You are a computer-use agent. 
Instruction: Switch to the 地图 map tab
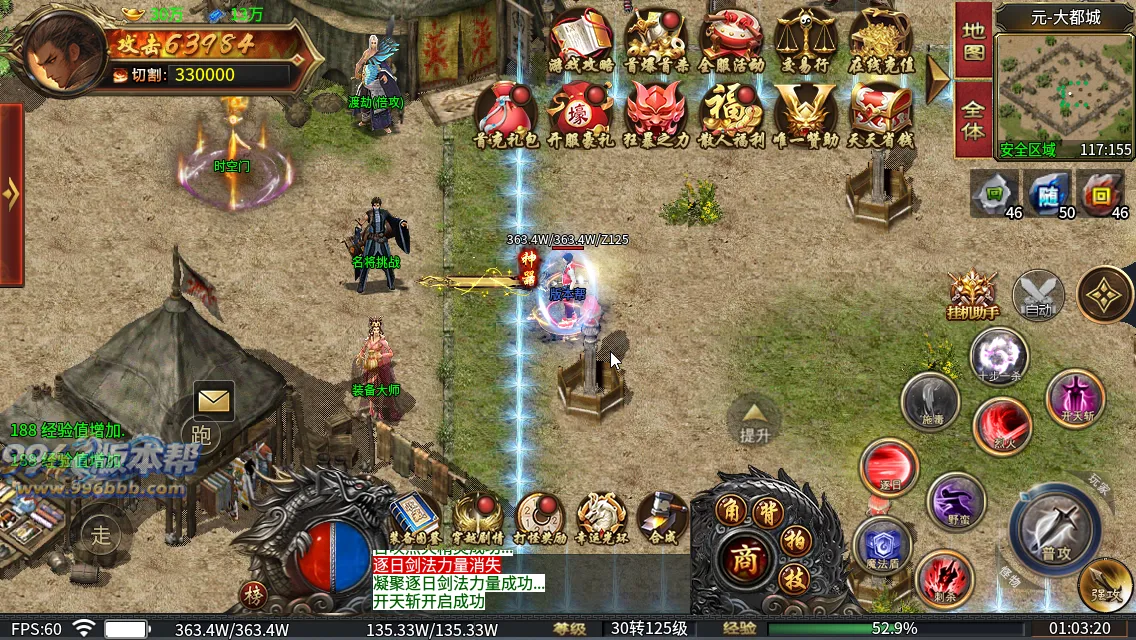click(x=973, y=40)
